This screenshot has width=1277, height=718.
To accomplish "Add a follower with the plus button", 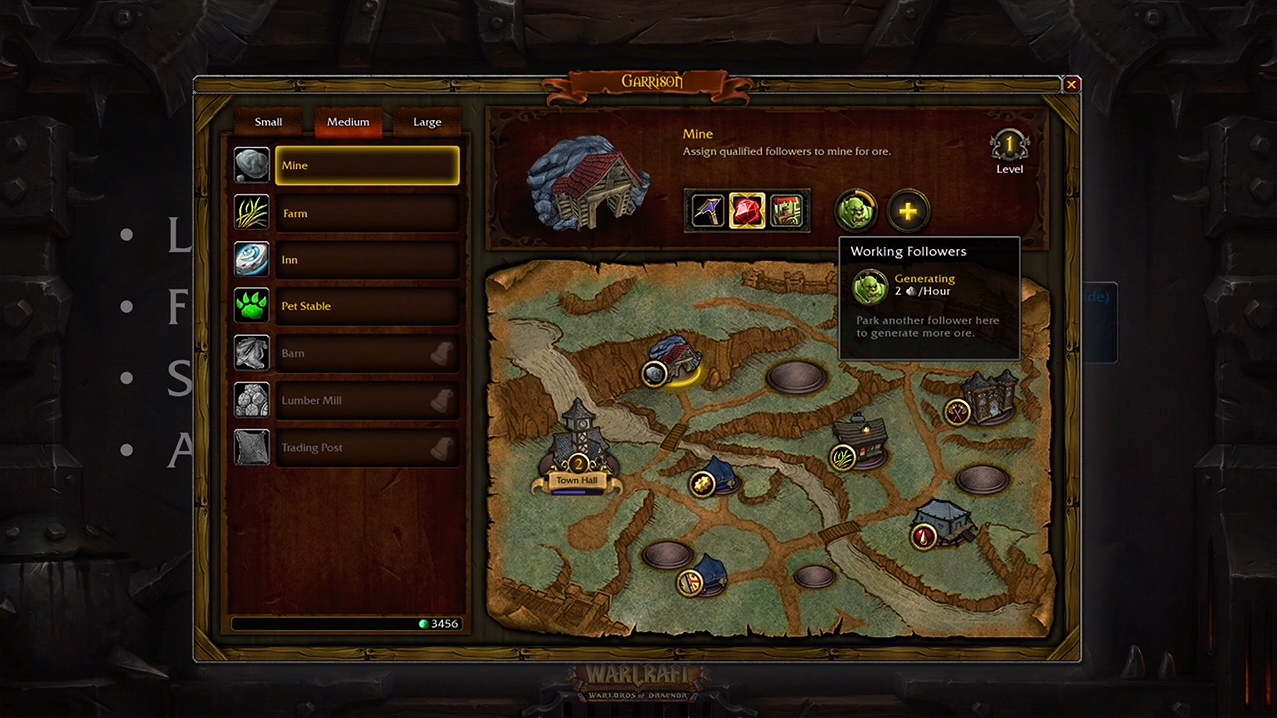I will (x=908, y=211).
